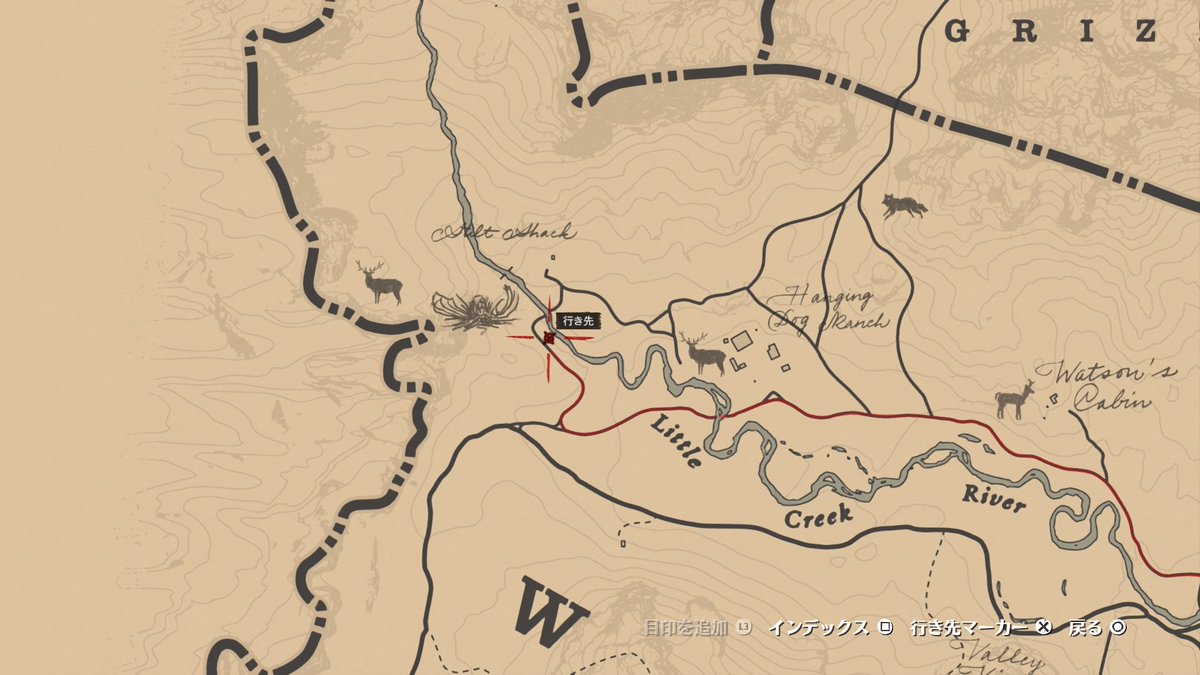Click the elk icon beside the dashed border
Viewport: 1200px width, 675px height.
pos(380,283)
